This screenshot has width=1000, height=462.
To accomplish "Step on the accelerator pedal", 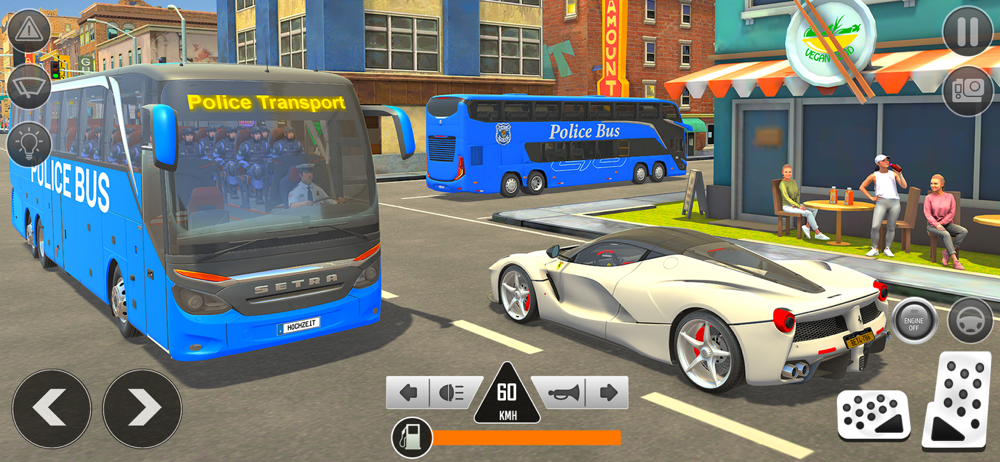I will [x=959, y=399].
